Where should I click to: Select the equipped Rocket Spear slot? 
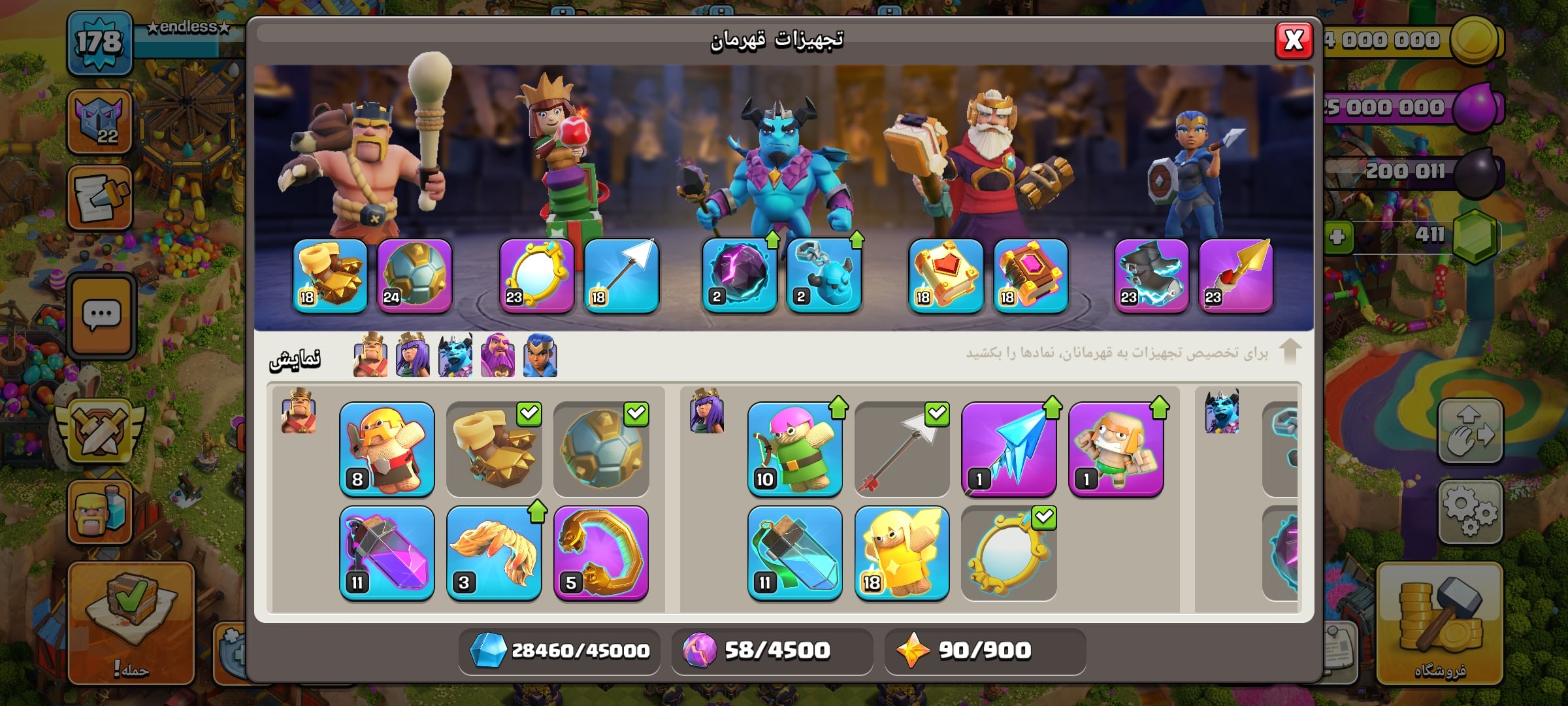(x=1235, y=275)
